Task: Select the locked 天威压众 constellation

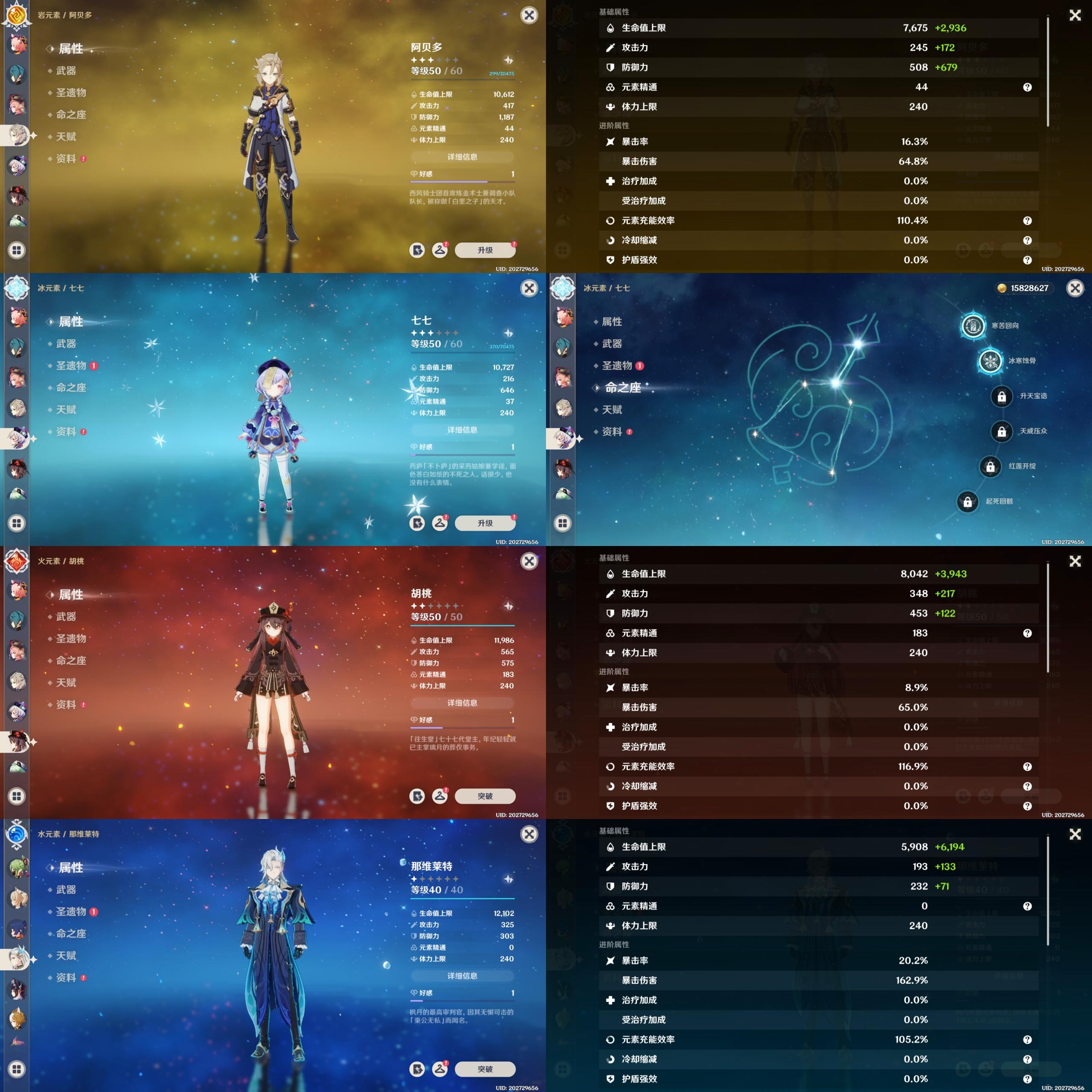Action: [x=1001, y=431]
